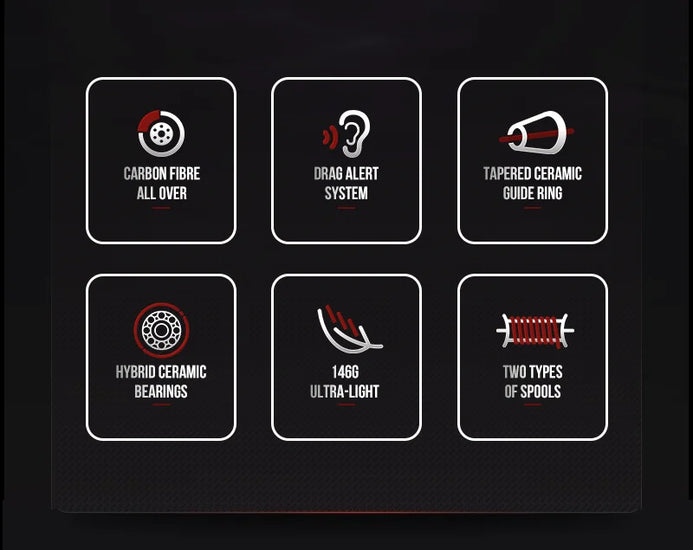Select the Carbon Fibre All Over tile
Screen dimensions: 693x550
pyautogui.click(x=161, y=161)
